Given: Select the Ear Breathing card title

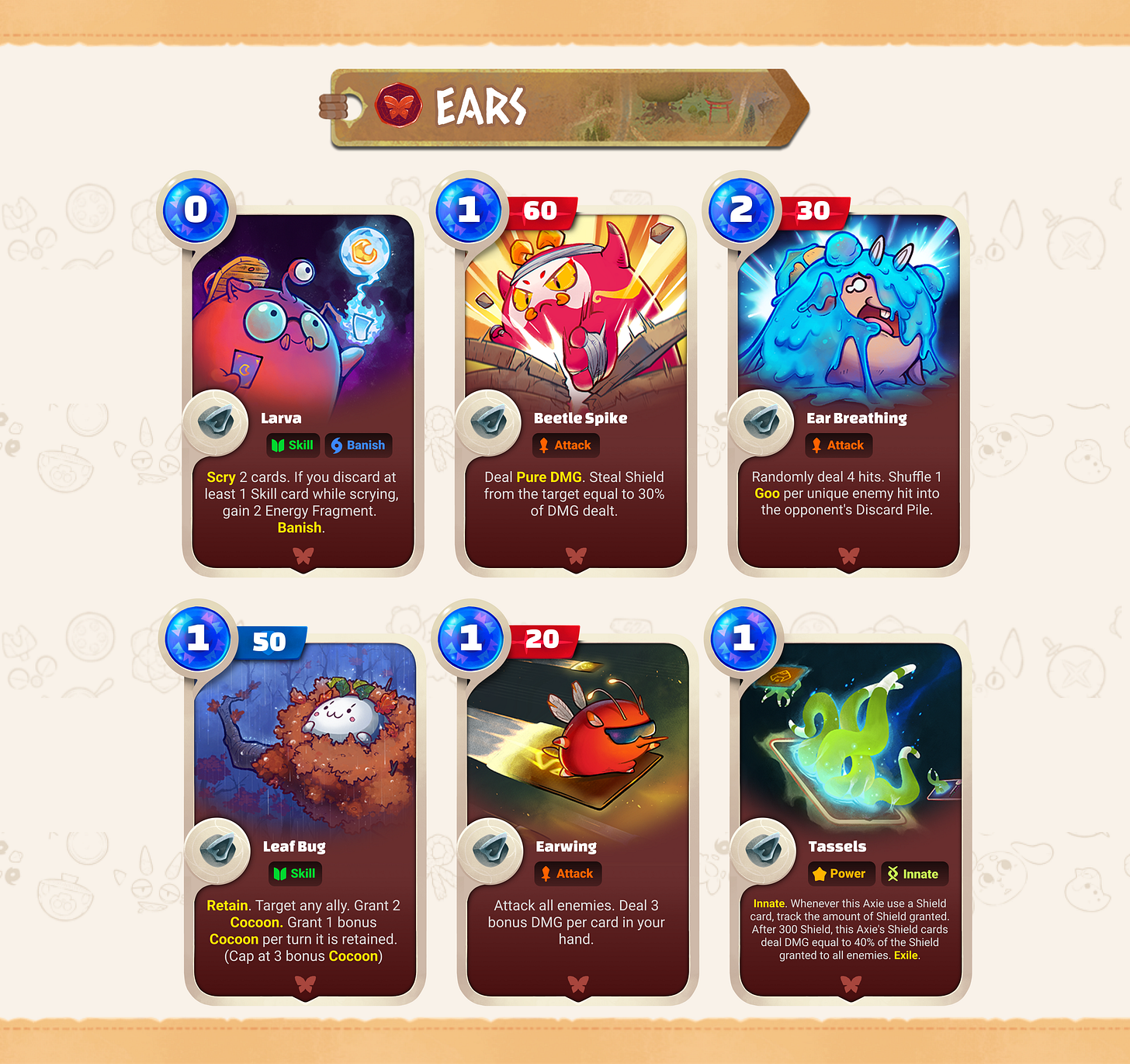Looking at the screenshot, I should [855, 418].
